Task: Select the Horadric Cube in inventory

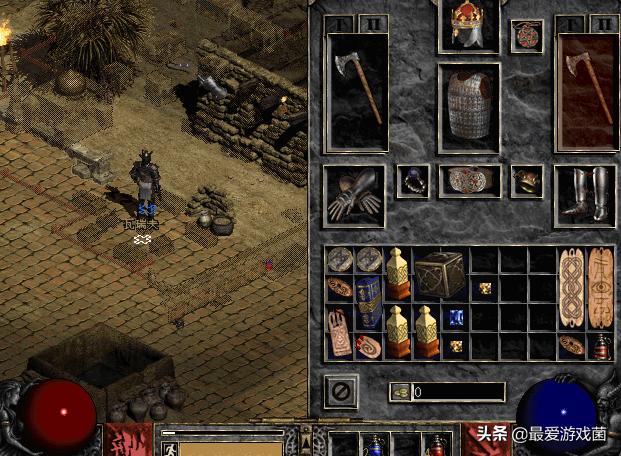Action: 441,274
